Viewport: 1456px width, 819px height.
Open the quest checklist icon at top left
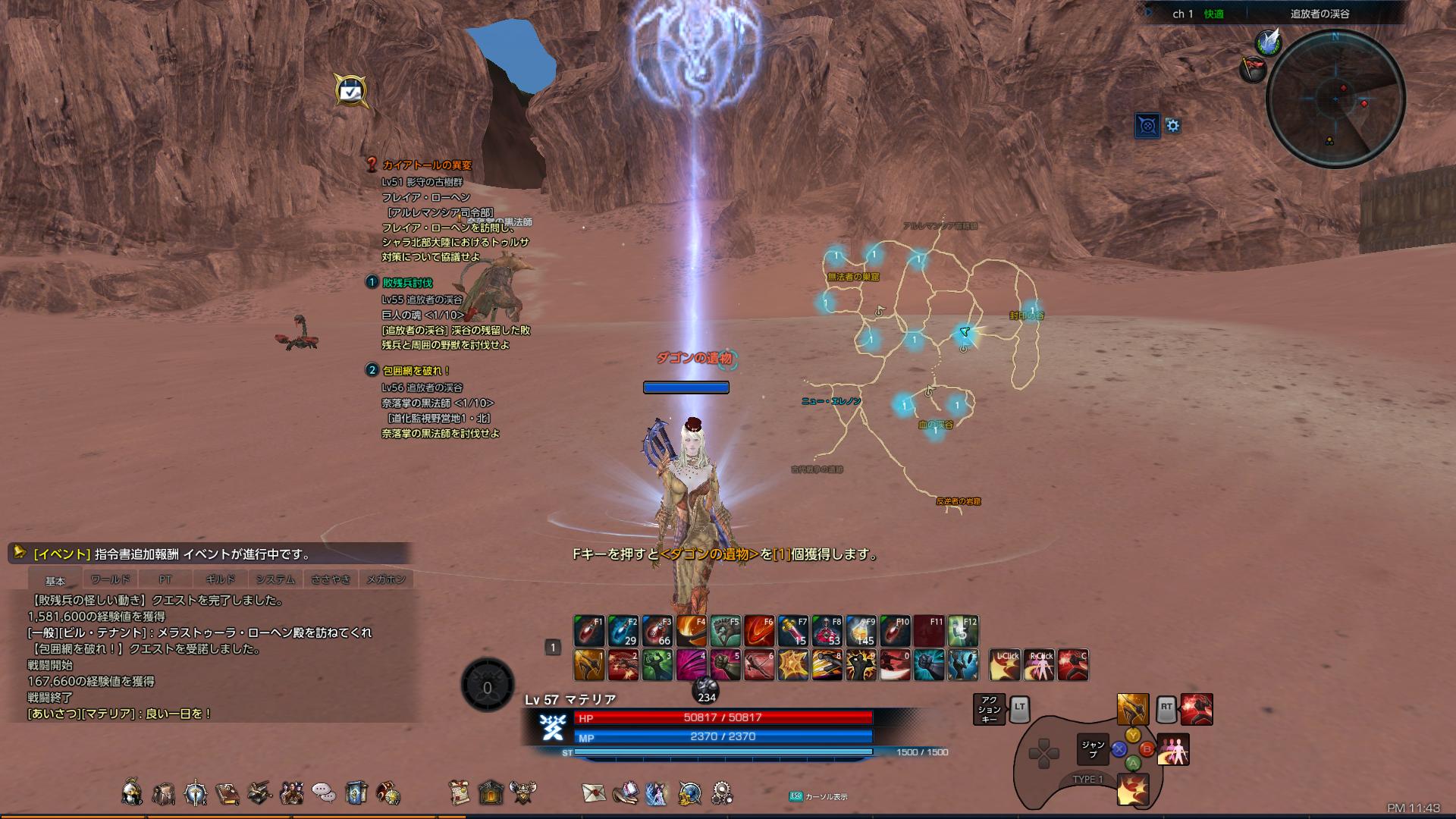[x=350, y=91]
